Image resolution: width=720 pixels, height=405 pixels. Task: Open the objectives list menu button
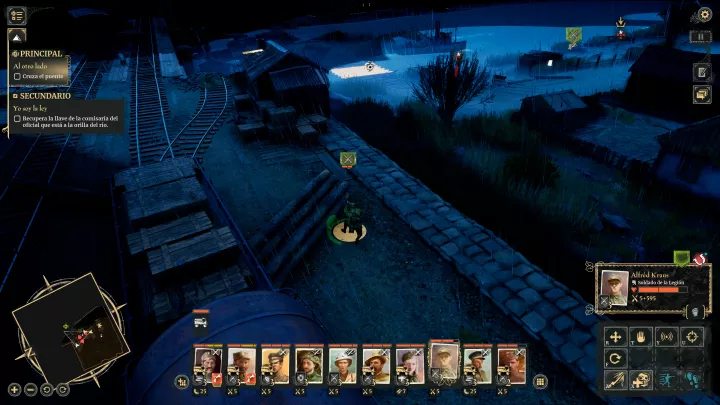pyautogui.click(x=17, y=15)
